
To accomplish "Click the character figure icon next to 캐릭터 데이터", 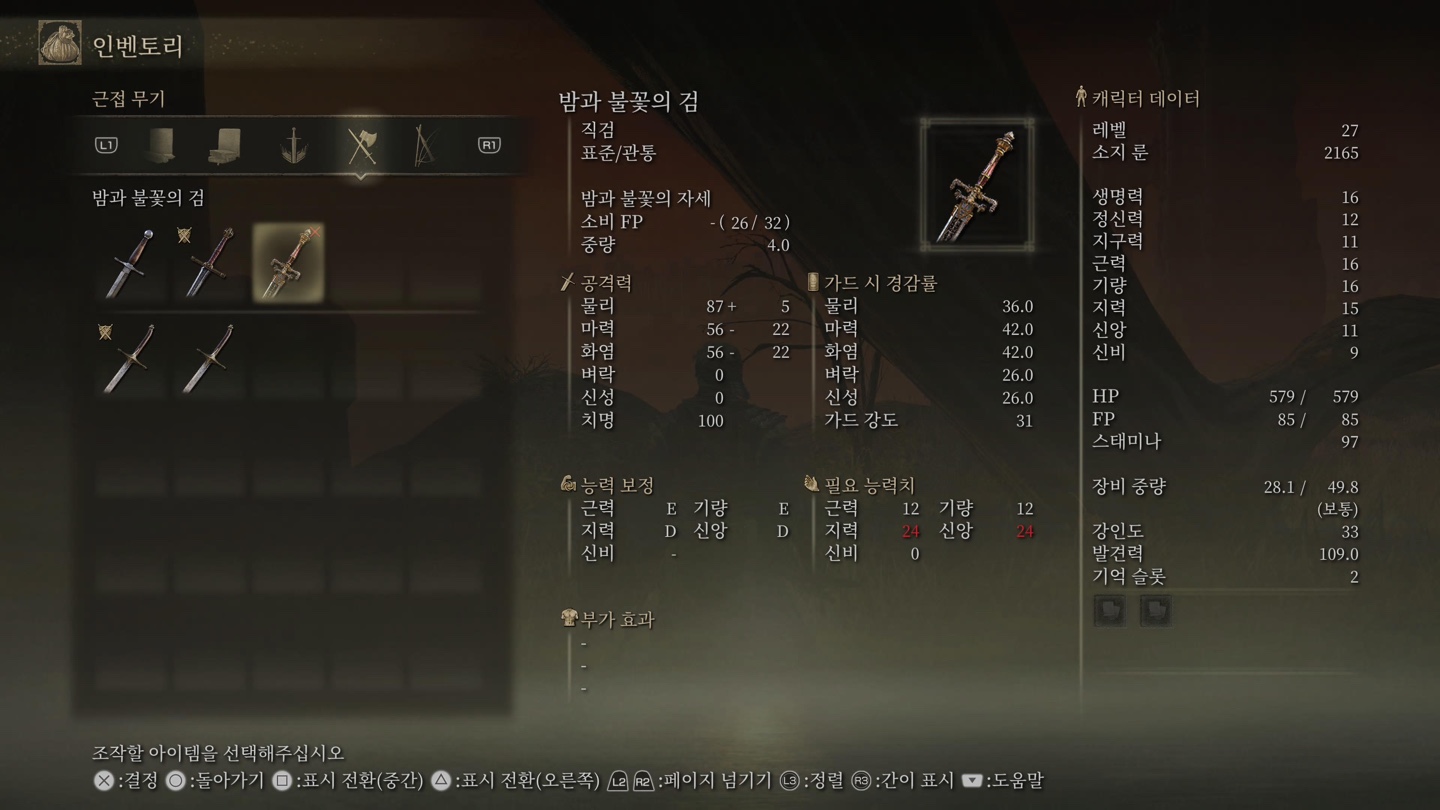I will coord(1080,97).
